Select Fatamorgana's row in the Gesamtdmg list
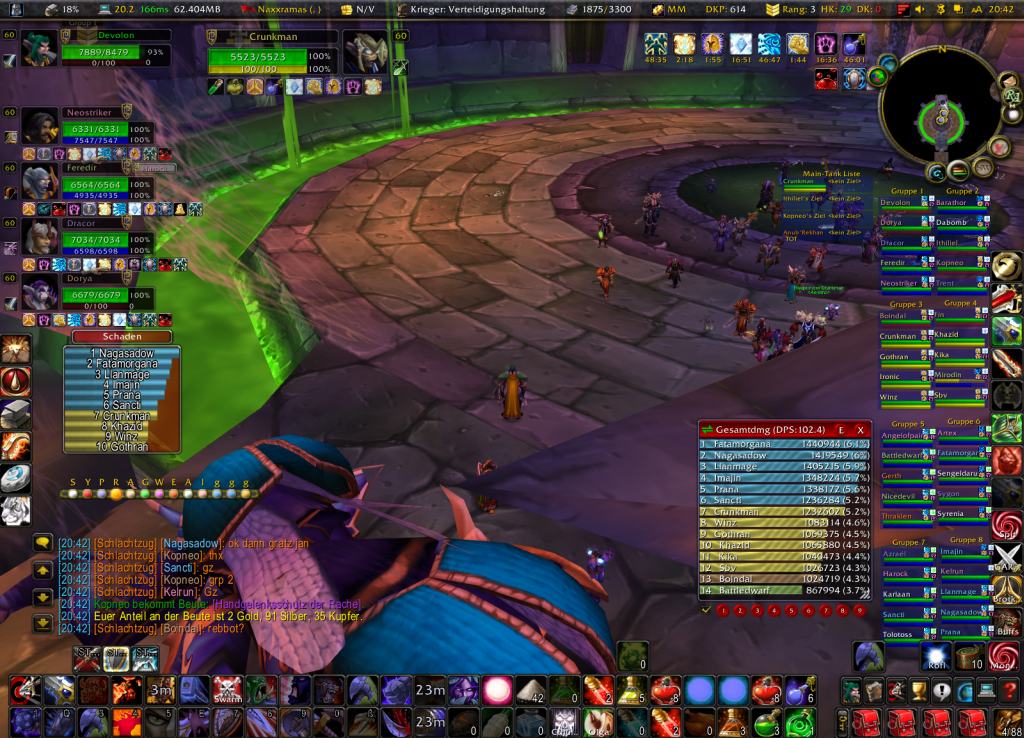This screenshot has height=738, width=1024. [780, 443]
